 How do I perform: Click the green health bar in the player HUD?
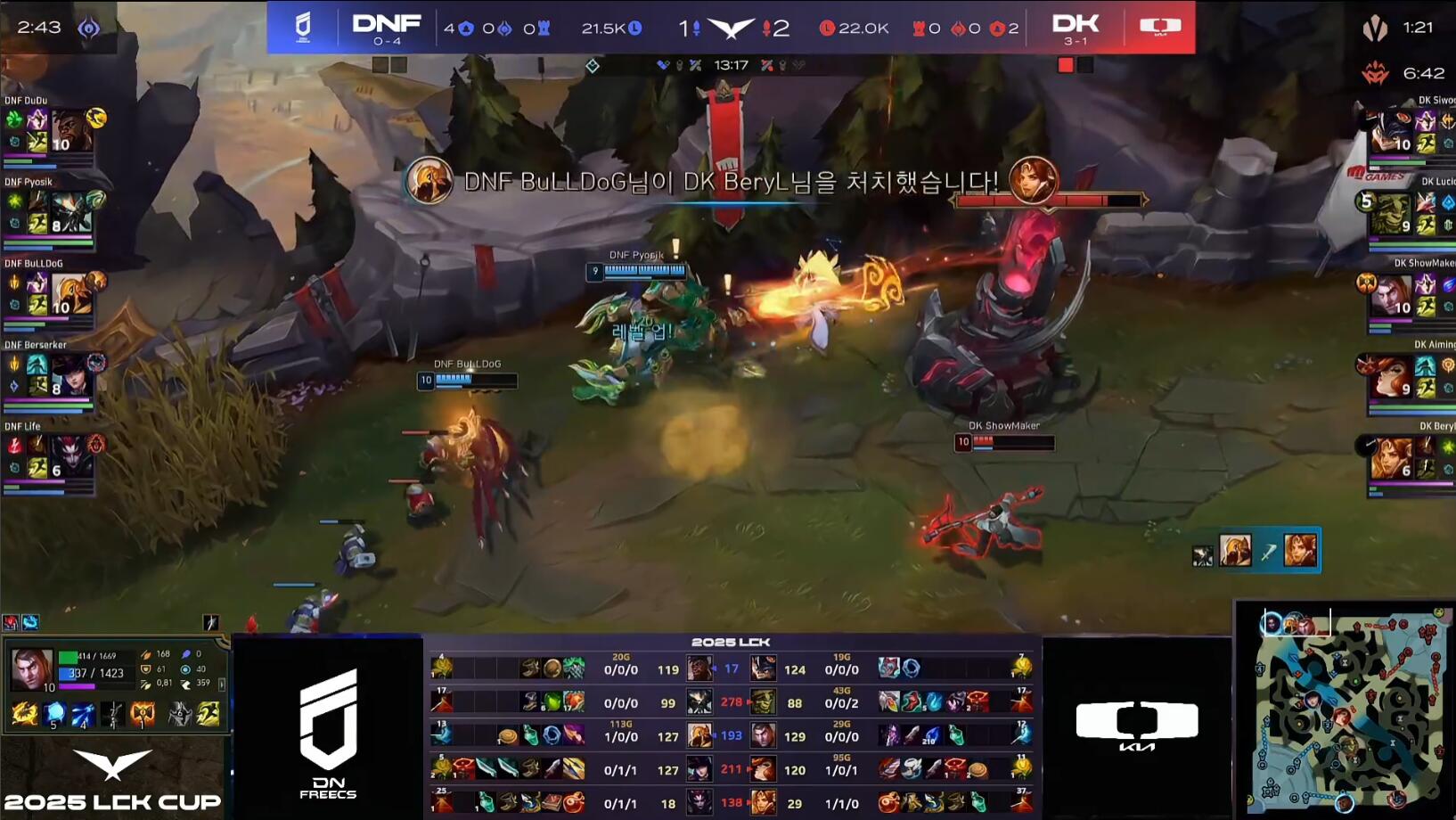tap(69, 656)
